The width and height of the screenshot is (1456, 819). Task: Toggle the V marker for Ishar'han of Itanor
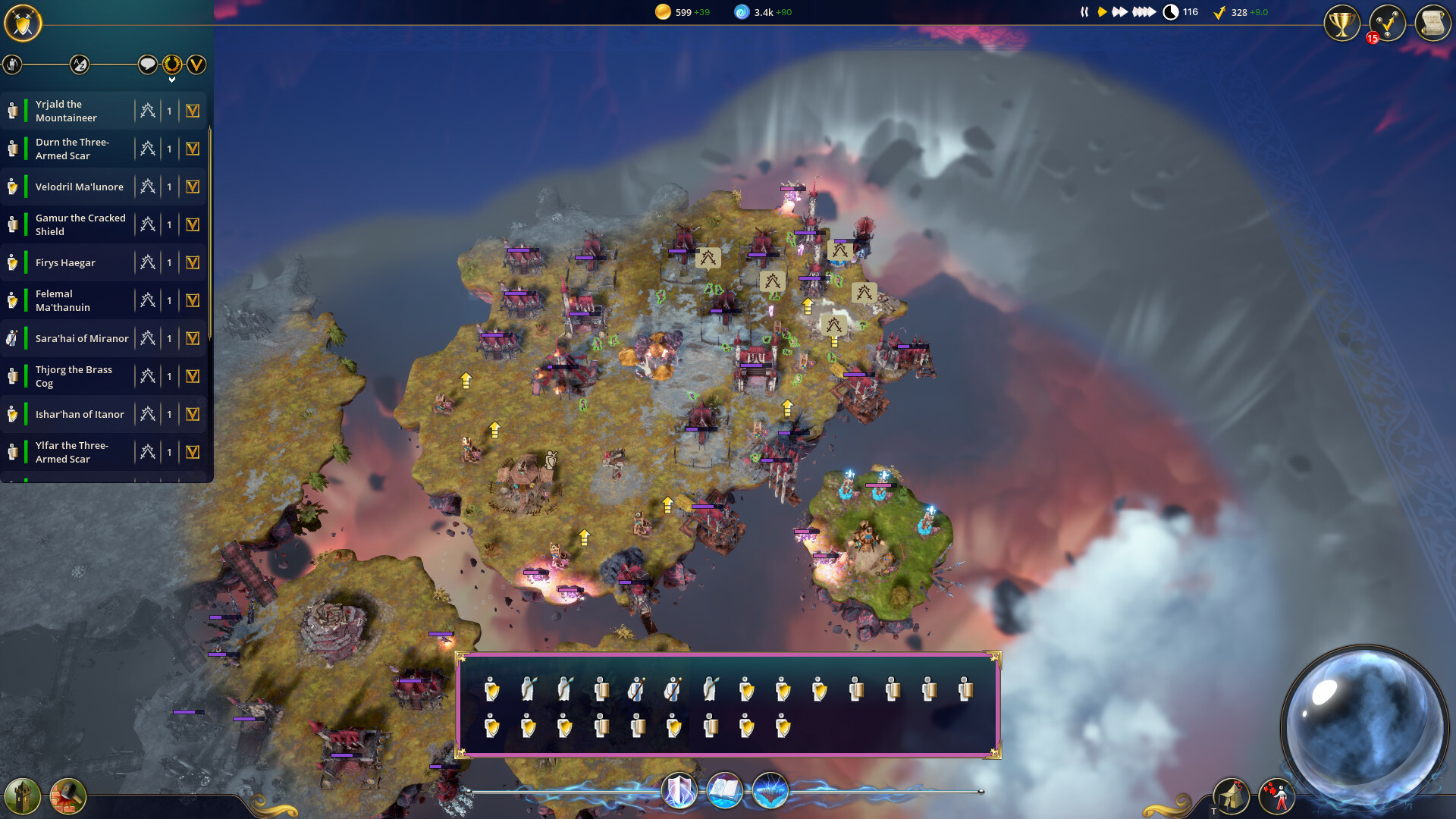pyautogui.click(x=192, y=414)
